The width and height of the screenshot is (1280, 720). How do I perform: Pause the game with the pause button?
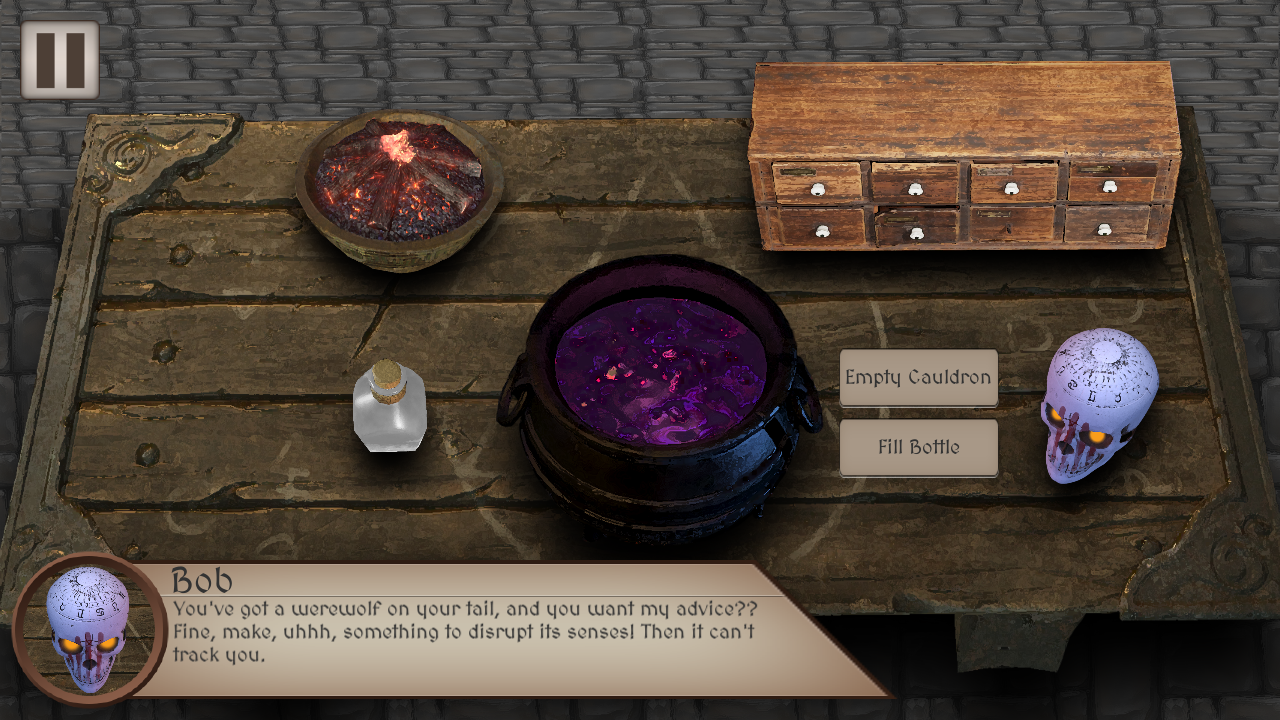pyautogui.click(x=60, y=60)
